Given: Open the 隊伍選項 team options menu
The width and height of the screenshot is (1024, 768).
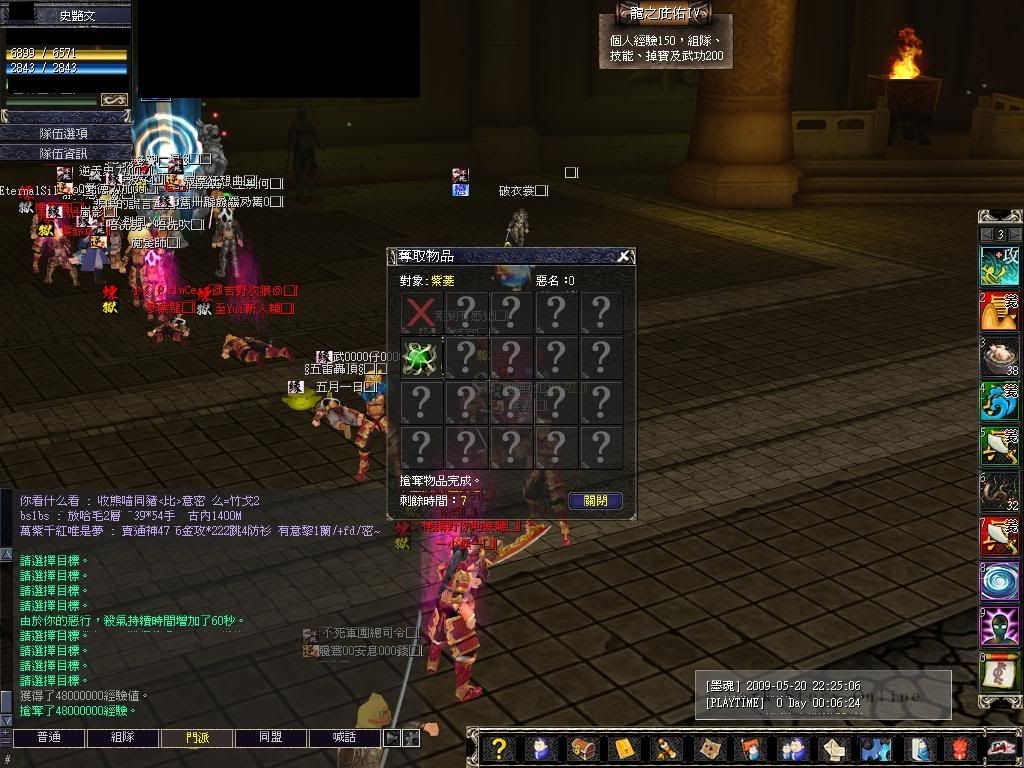Looking at the screenshot, I should point(65,133).
